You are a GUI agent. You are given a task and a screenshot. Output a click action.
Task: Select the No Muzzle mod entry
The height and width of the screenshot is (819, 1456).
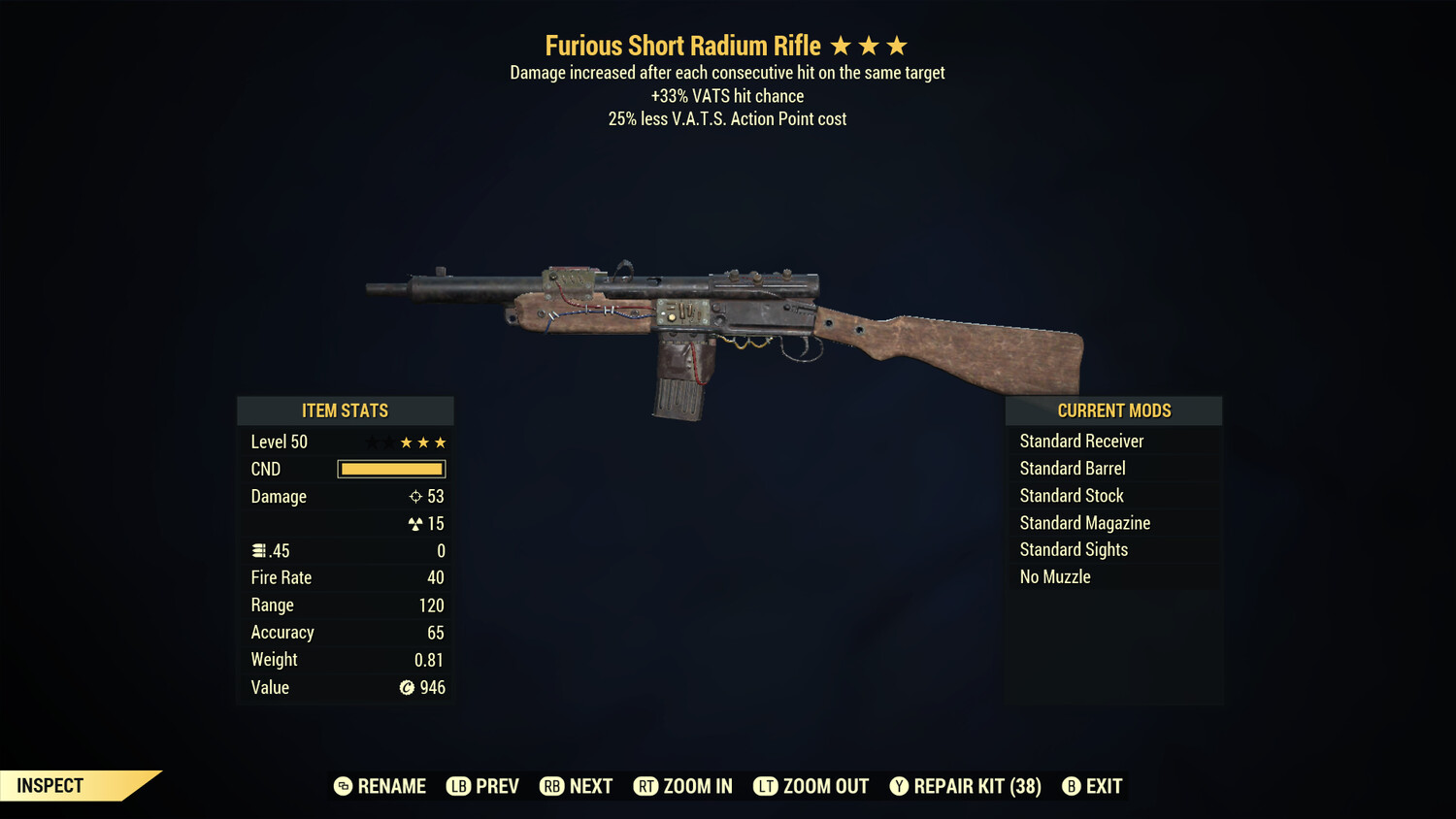[x=1054, y=576]
